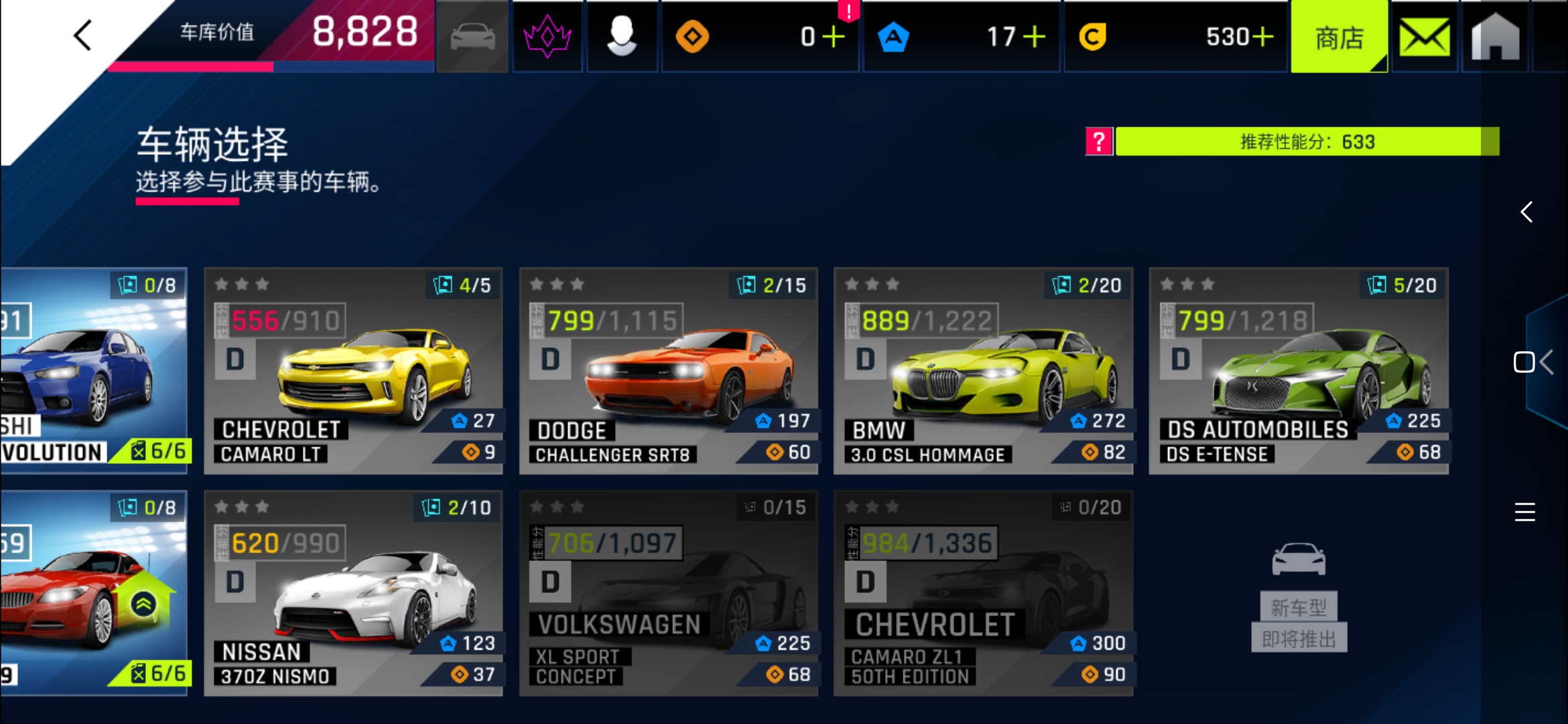Choose the Nissan 370Z Nismo
Image resolution: width=1568 pixels, height=724 pixels.
coord(353,593)
